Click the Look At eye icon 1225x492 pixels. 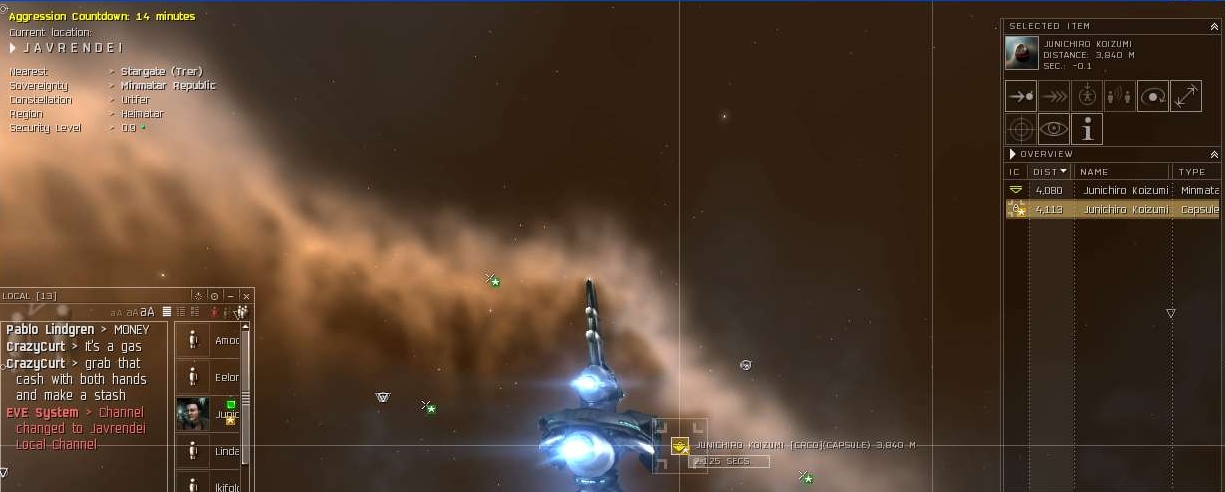(x=1053, y=129)
